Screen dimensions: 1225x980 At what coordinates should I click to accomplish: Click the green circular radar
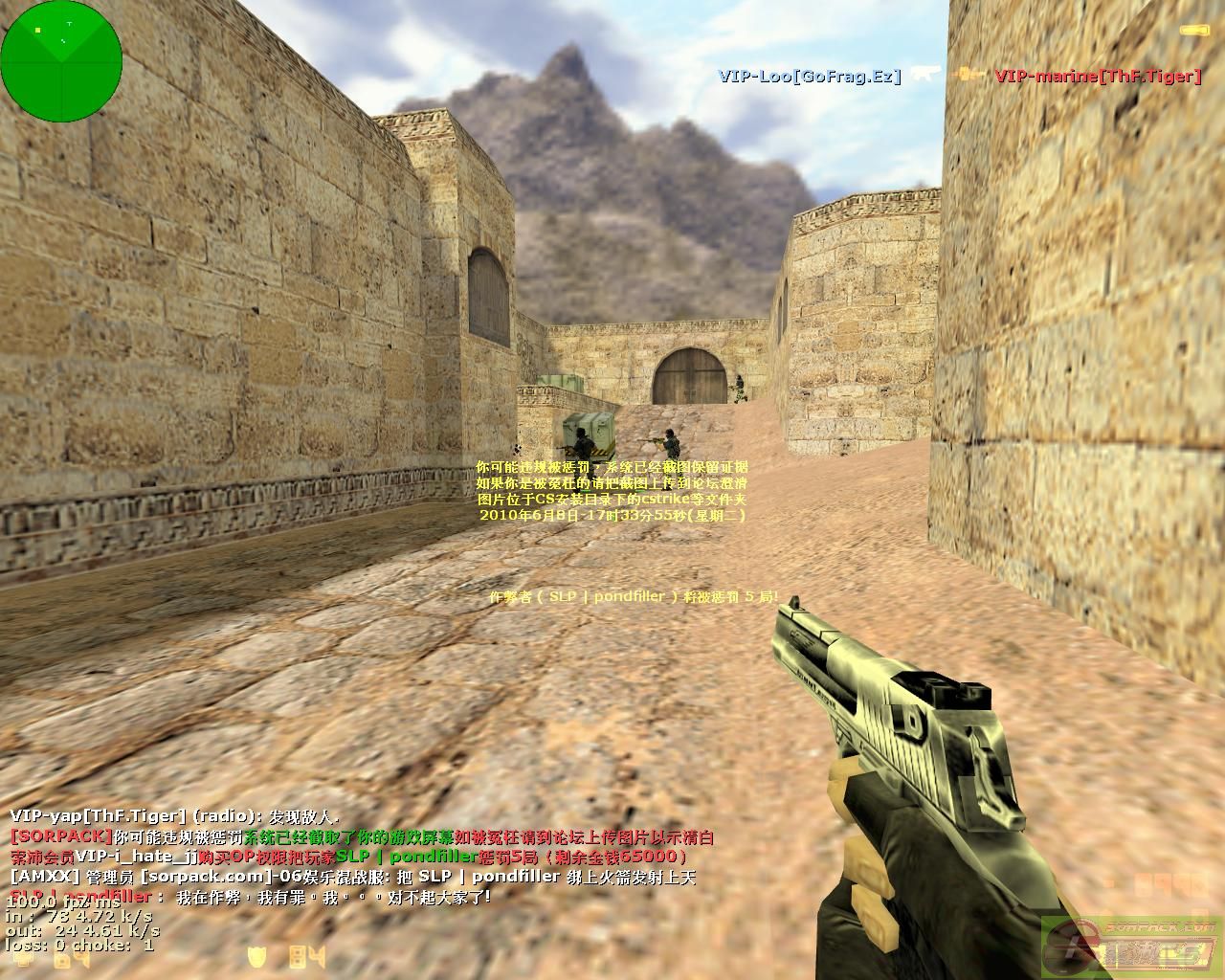[x=61, y=59]
